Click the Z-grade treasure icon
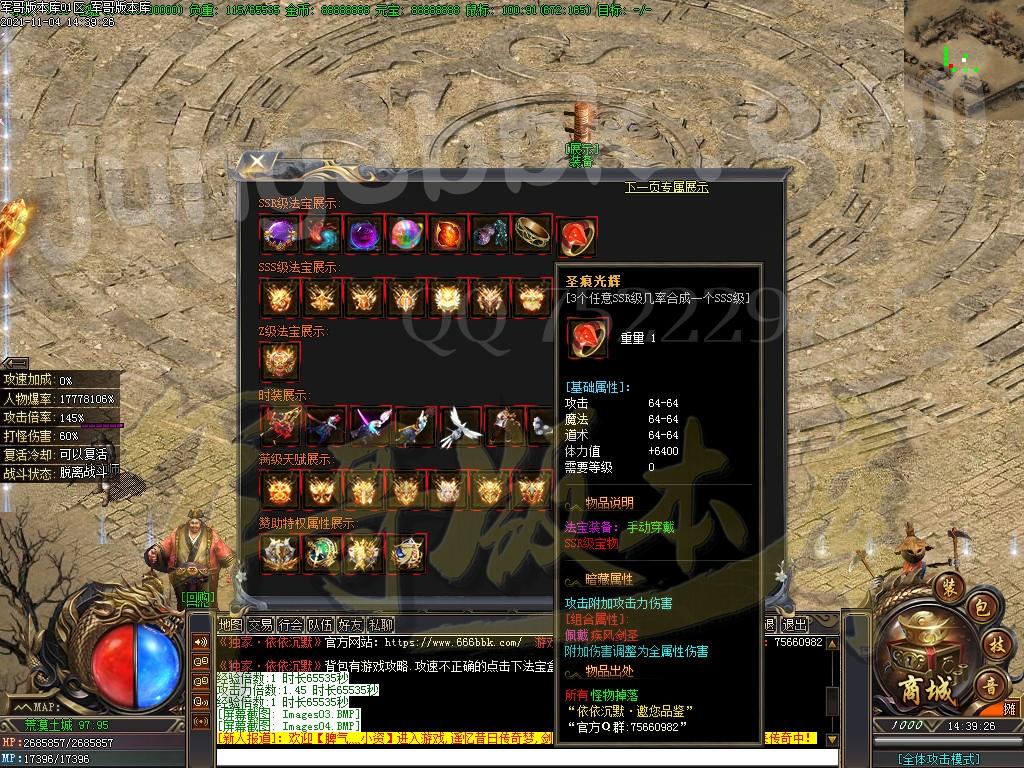 [x=279, y=362]
